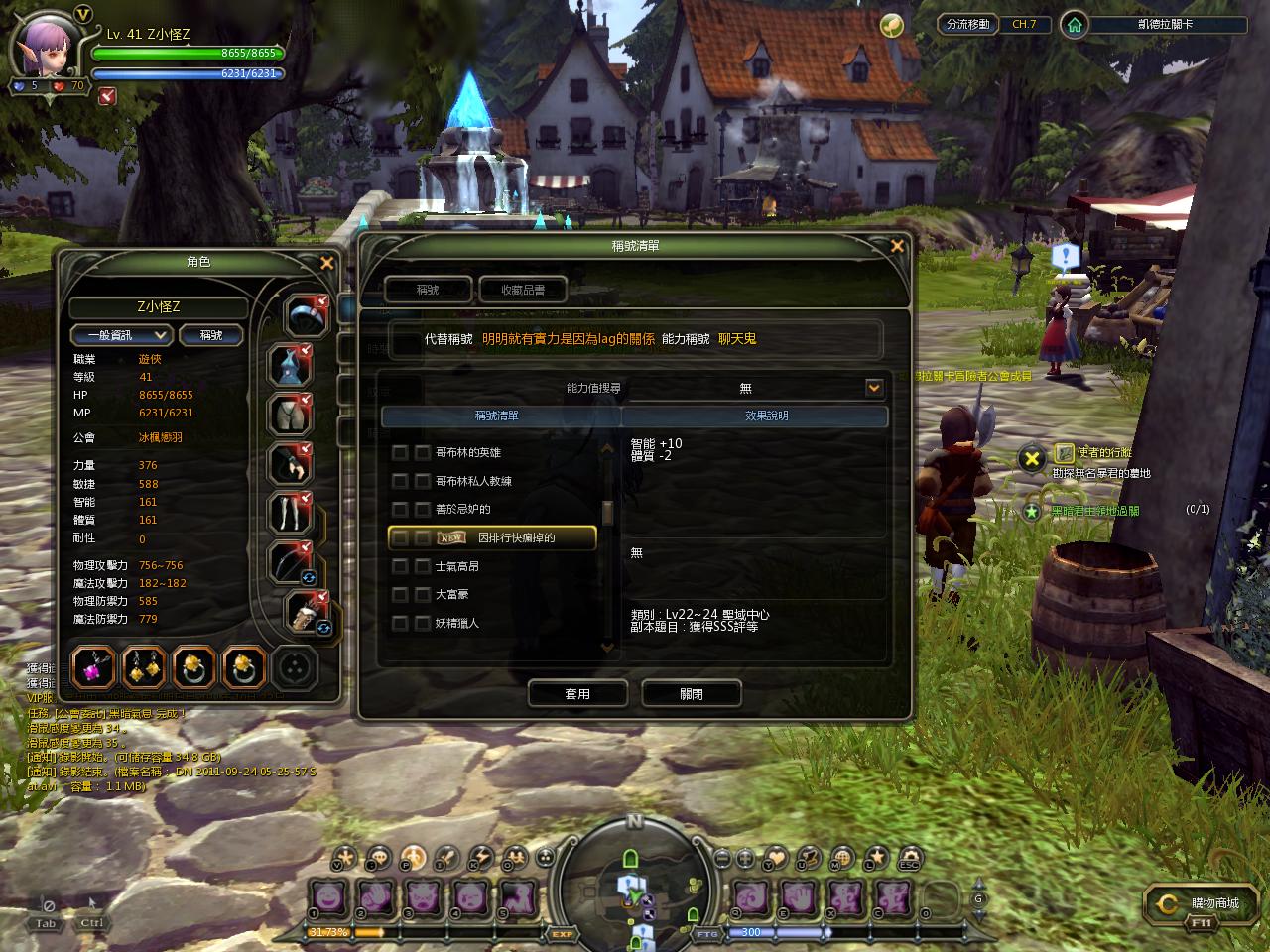Image resolution: width=1270 pixels, height=952 pixels.
Task: Open the 一般資訊 dropdown in character panel
Action: point(122,335)
